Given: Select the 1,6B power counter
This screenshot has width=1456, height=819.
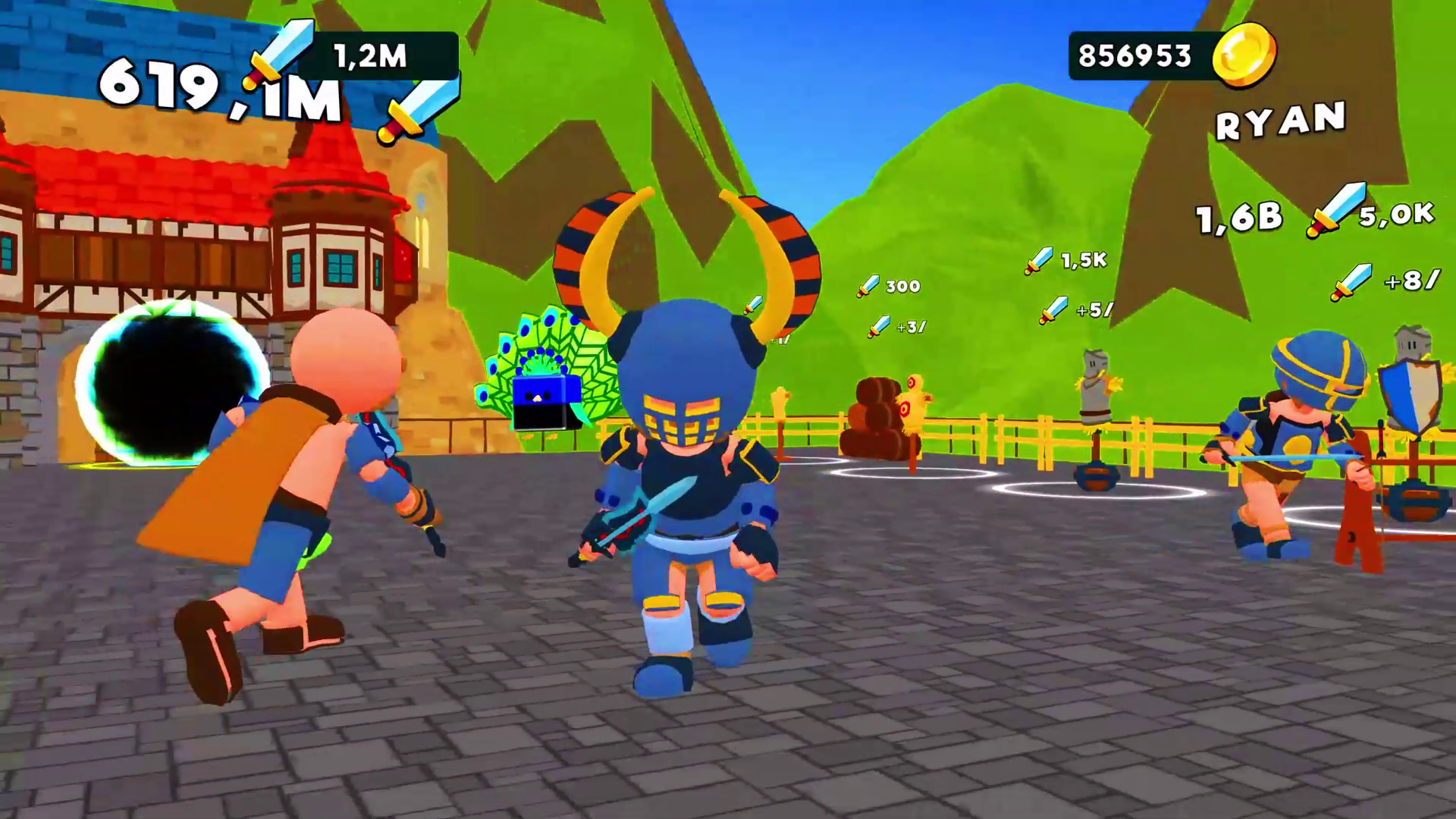Looking at the screenshot, I should point(1235,218).
